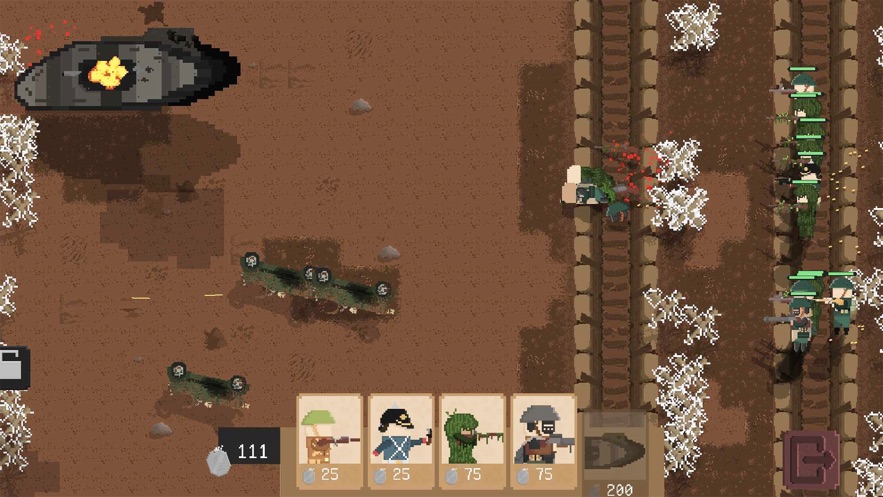Open the folder icon on left edge

pyautogui.click(x=12, y=368)
